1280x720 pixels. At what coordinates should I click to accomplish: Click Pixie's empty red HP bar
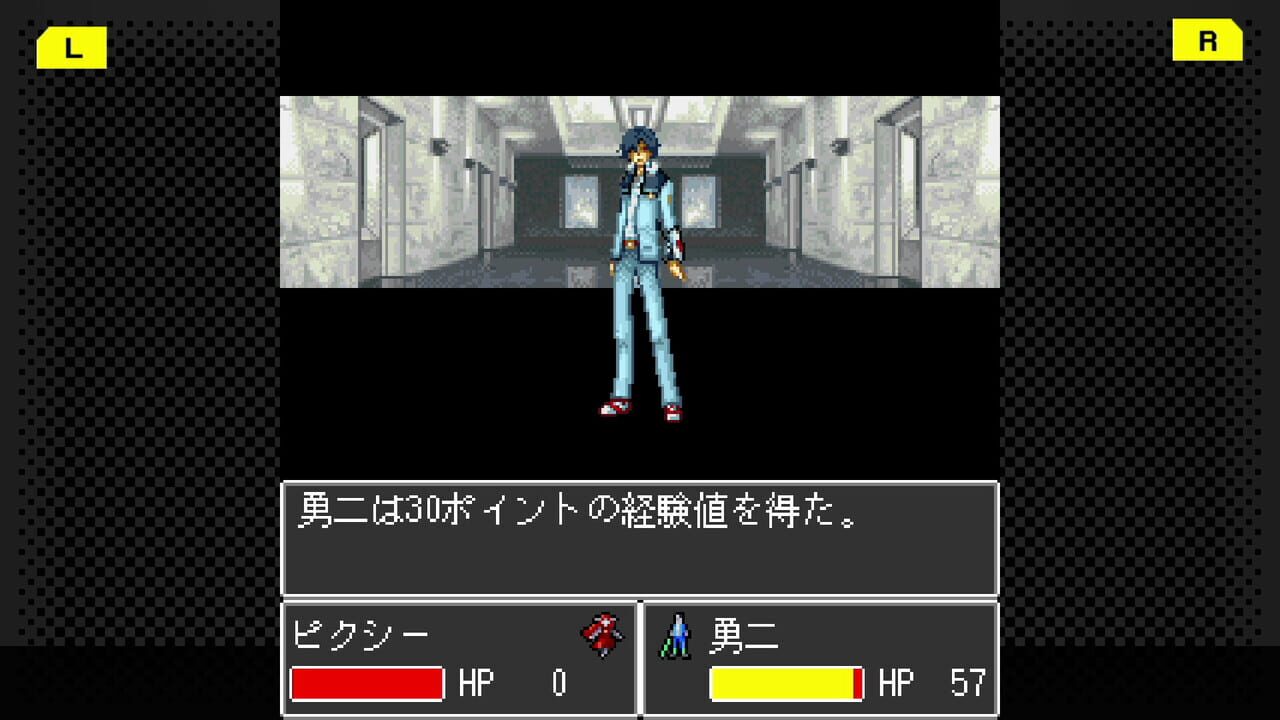pyautogui.click(x=366, y=684)
